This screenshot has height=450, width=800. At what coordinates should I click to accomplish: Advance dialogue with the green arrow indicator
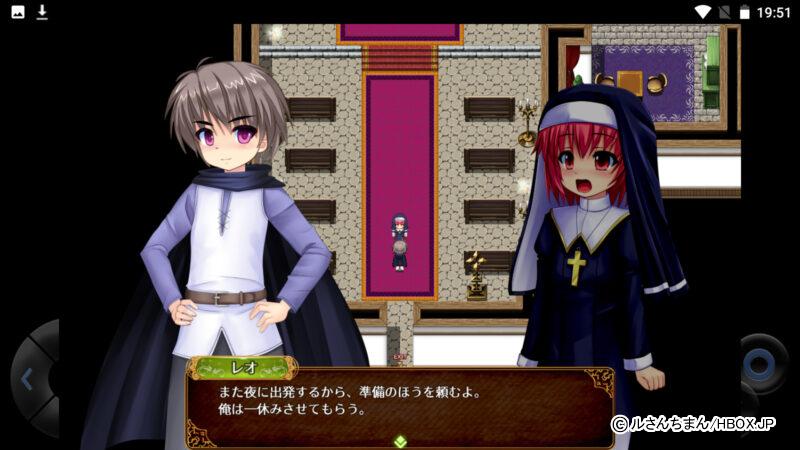click(x=400, y=440)
